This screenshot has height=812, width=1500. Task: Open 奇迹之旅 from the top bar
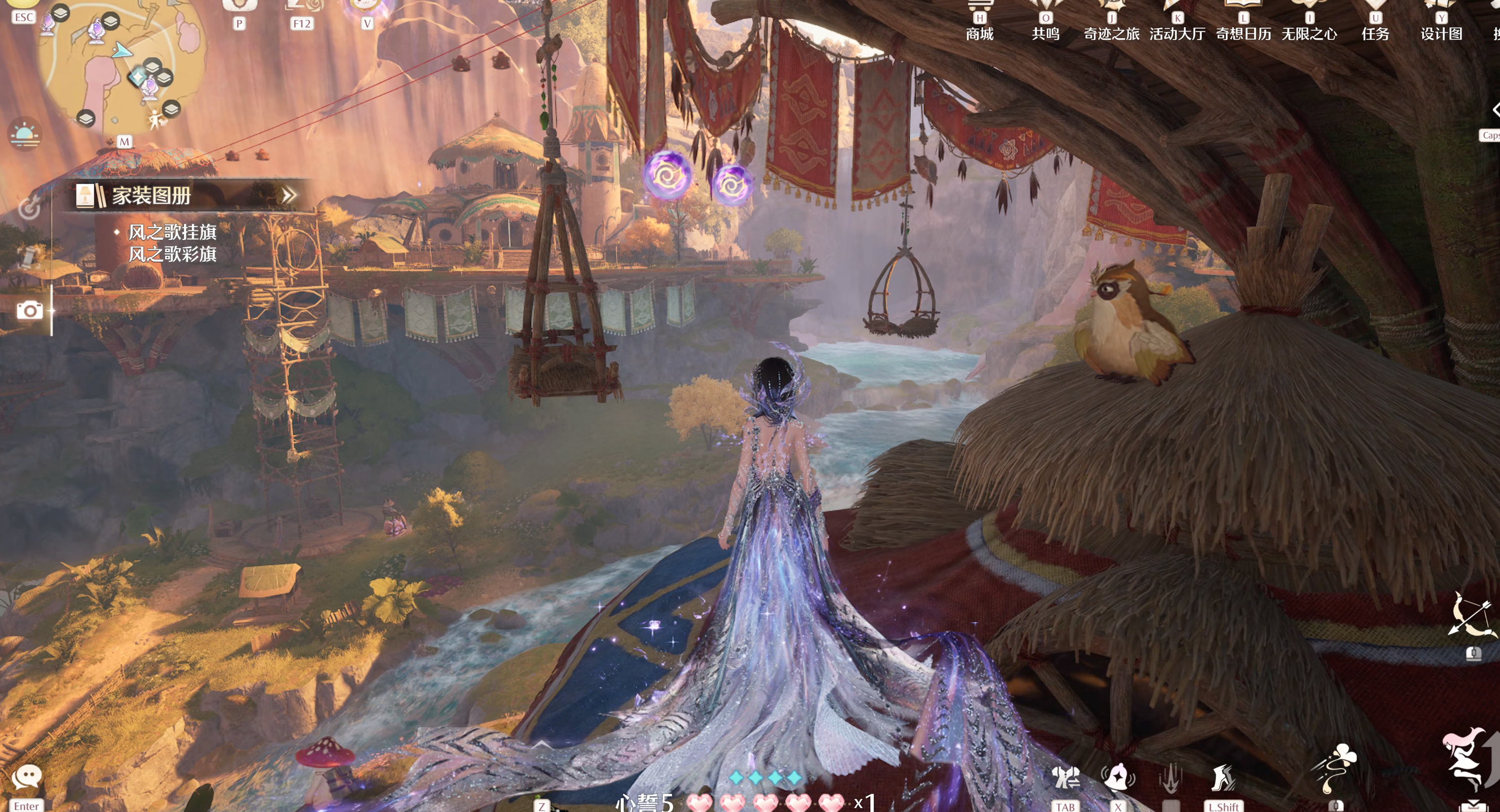[1111, 23]
